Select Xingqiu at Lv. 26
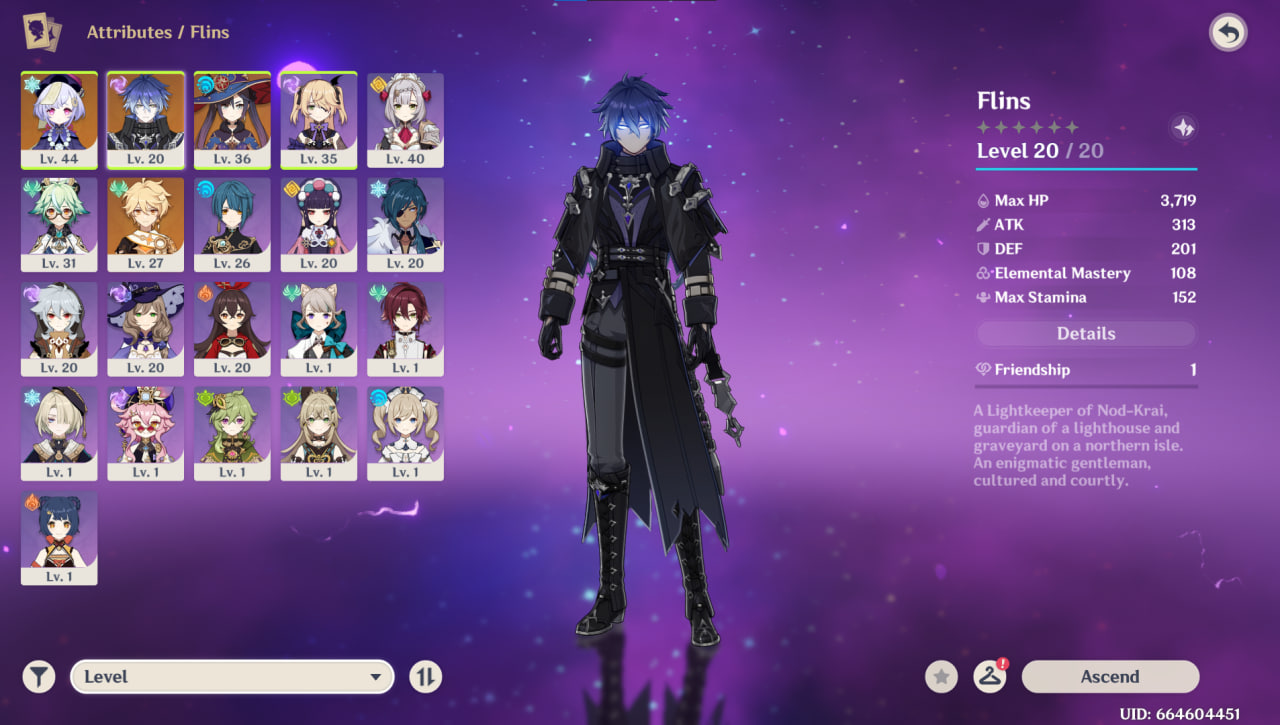Screen dimensions: 1280x725 (232, 224)
